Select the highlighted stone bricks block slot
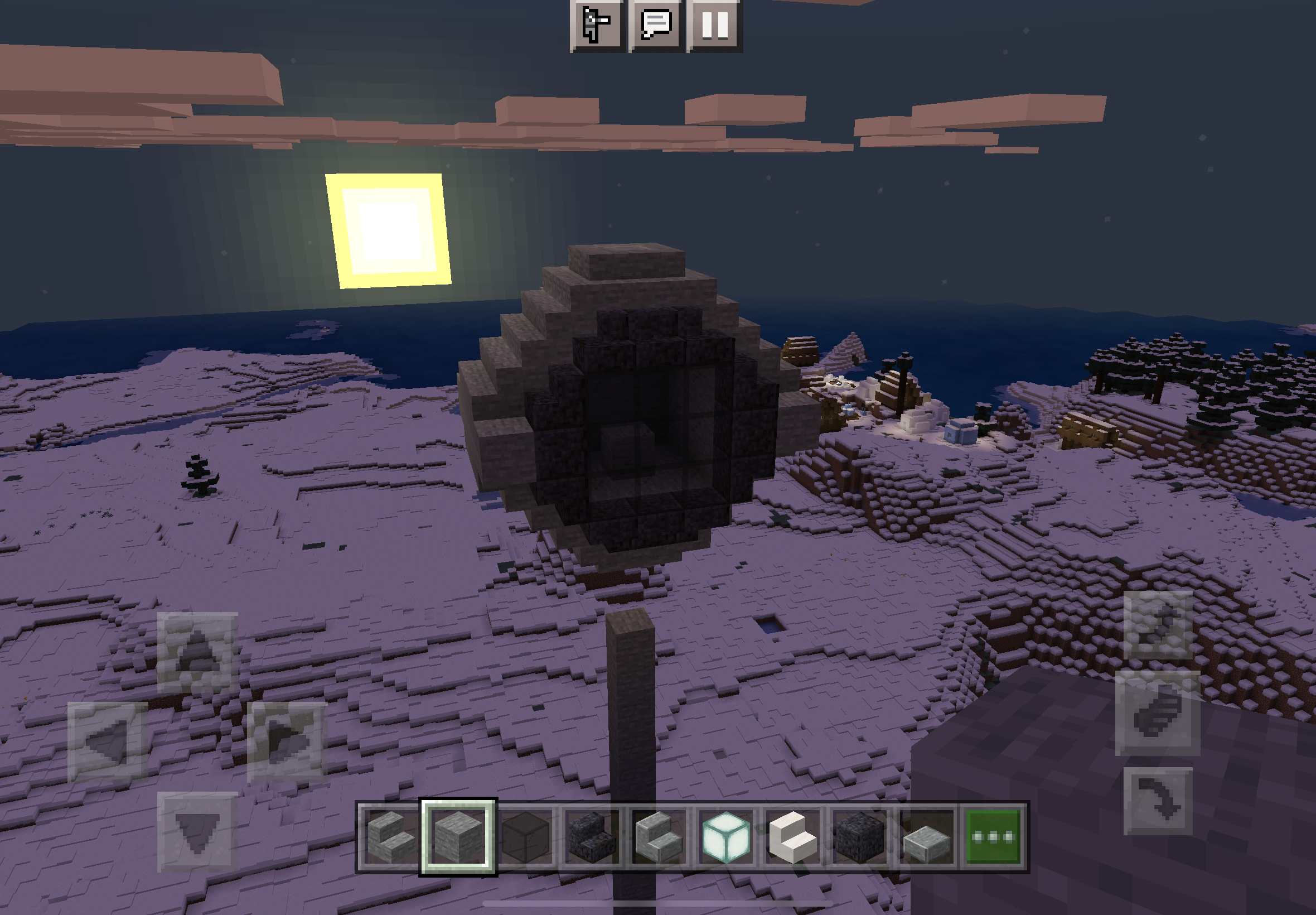 (458, 837)
